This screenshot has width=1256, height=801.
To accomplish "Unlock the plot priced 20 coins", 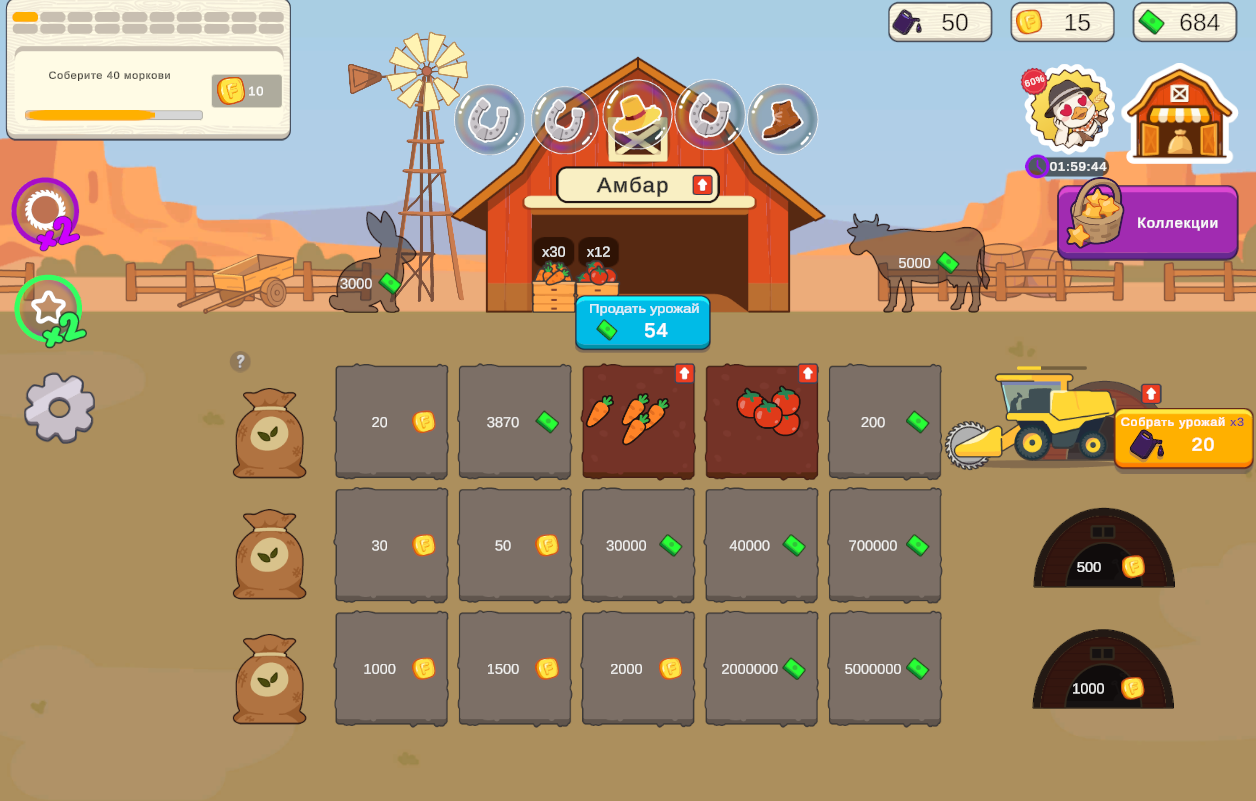I will pos(391,422).
